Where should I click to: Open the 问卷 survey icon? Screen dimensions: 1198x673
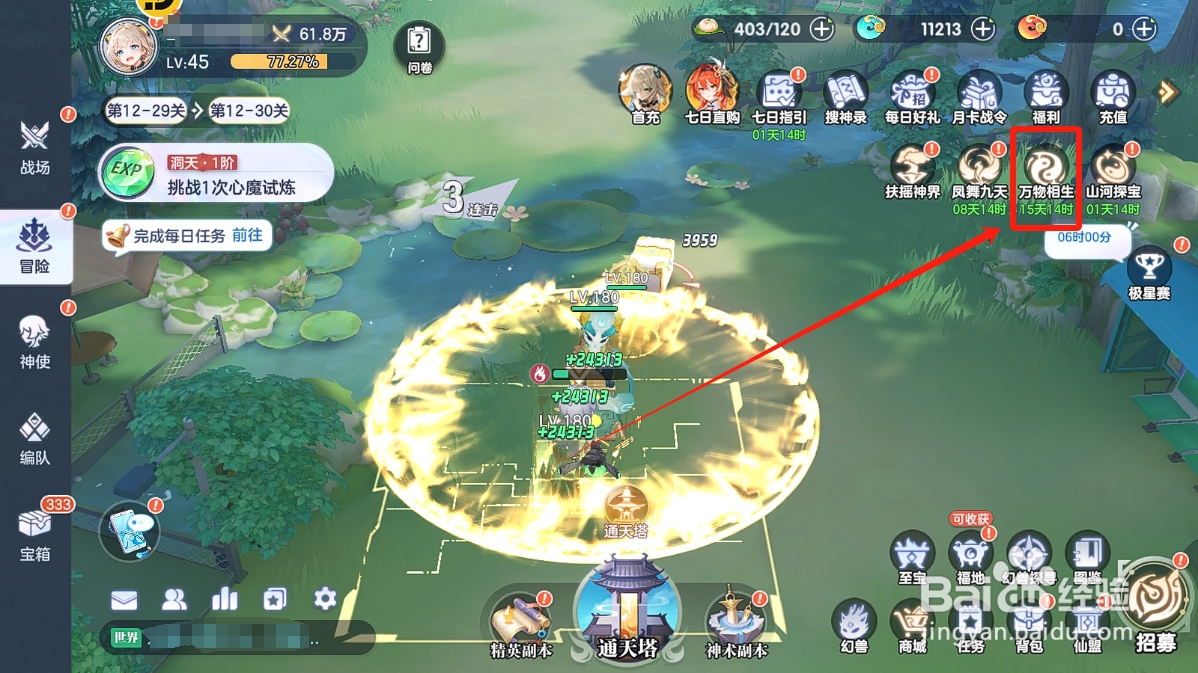click(x=419, y=48)
